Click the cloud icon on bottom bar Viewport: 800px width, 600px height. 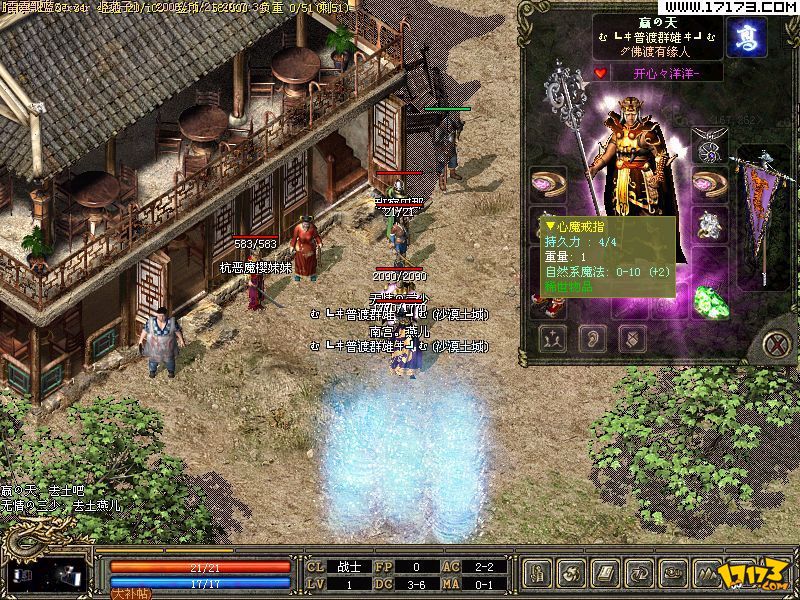click(670, 574)
